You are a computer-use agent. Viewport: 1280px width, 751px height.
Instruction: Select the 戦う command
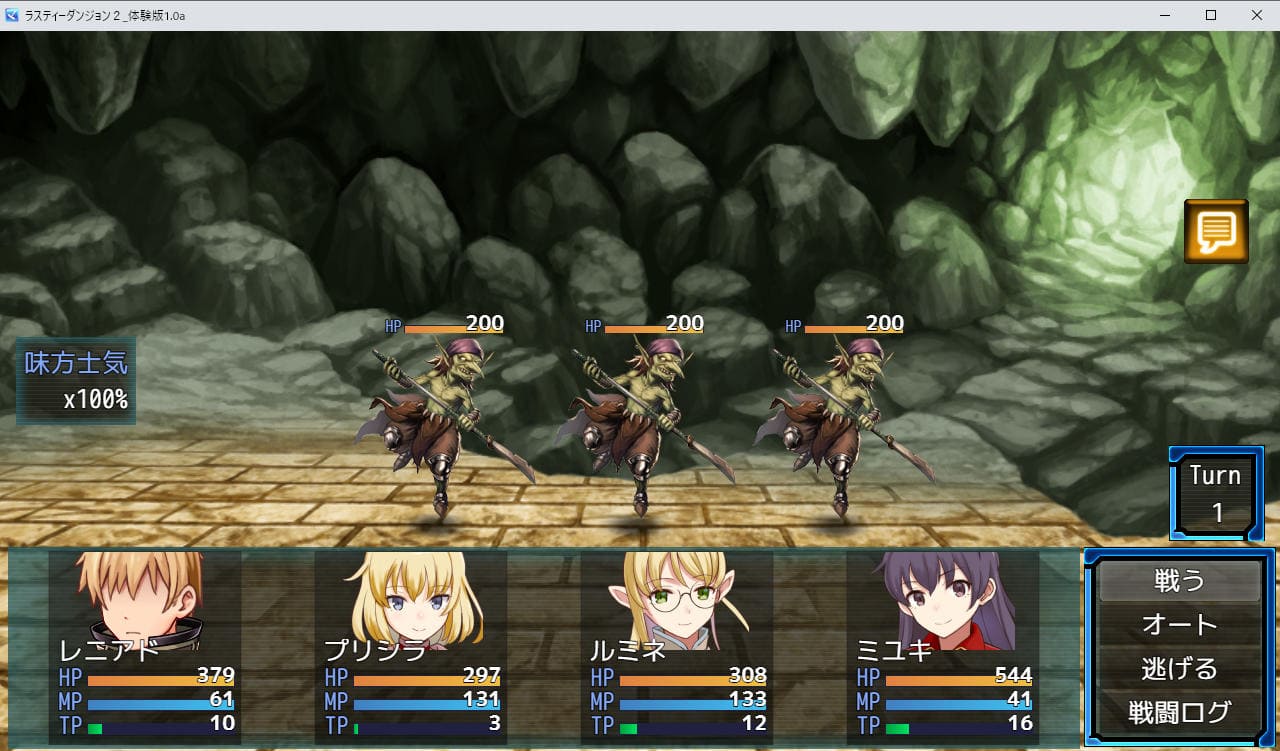point(1179,581)
